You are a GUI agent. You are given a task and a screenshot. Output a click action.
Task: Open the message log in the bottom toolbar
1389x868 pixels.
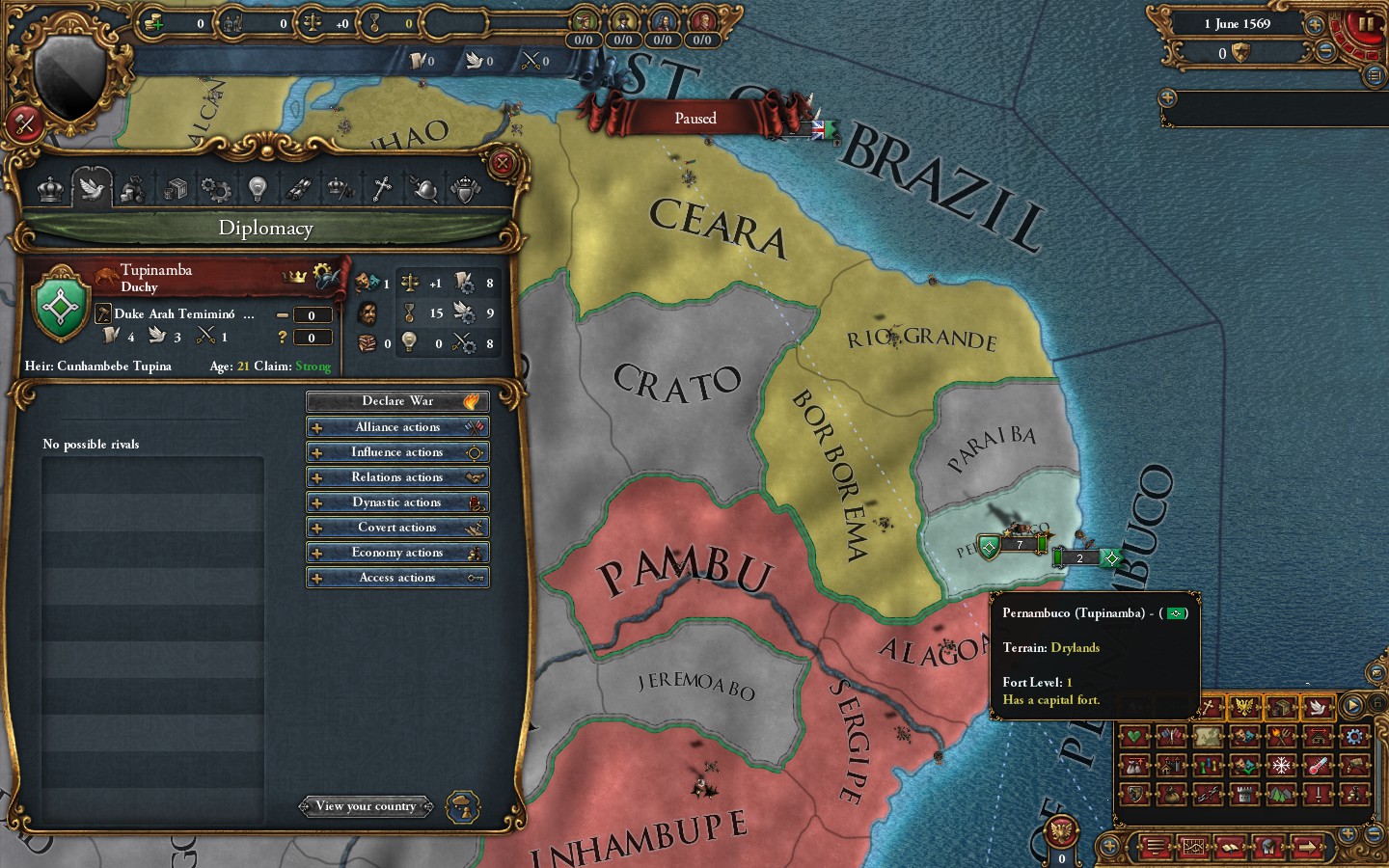pyautogui.click(x=1156, y=846)
